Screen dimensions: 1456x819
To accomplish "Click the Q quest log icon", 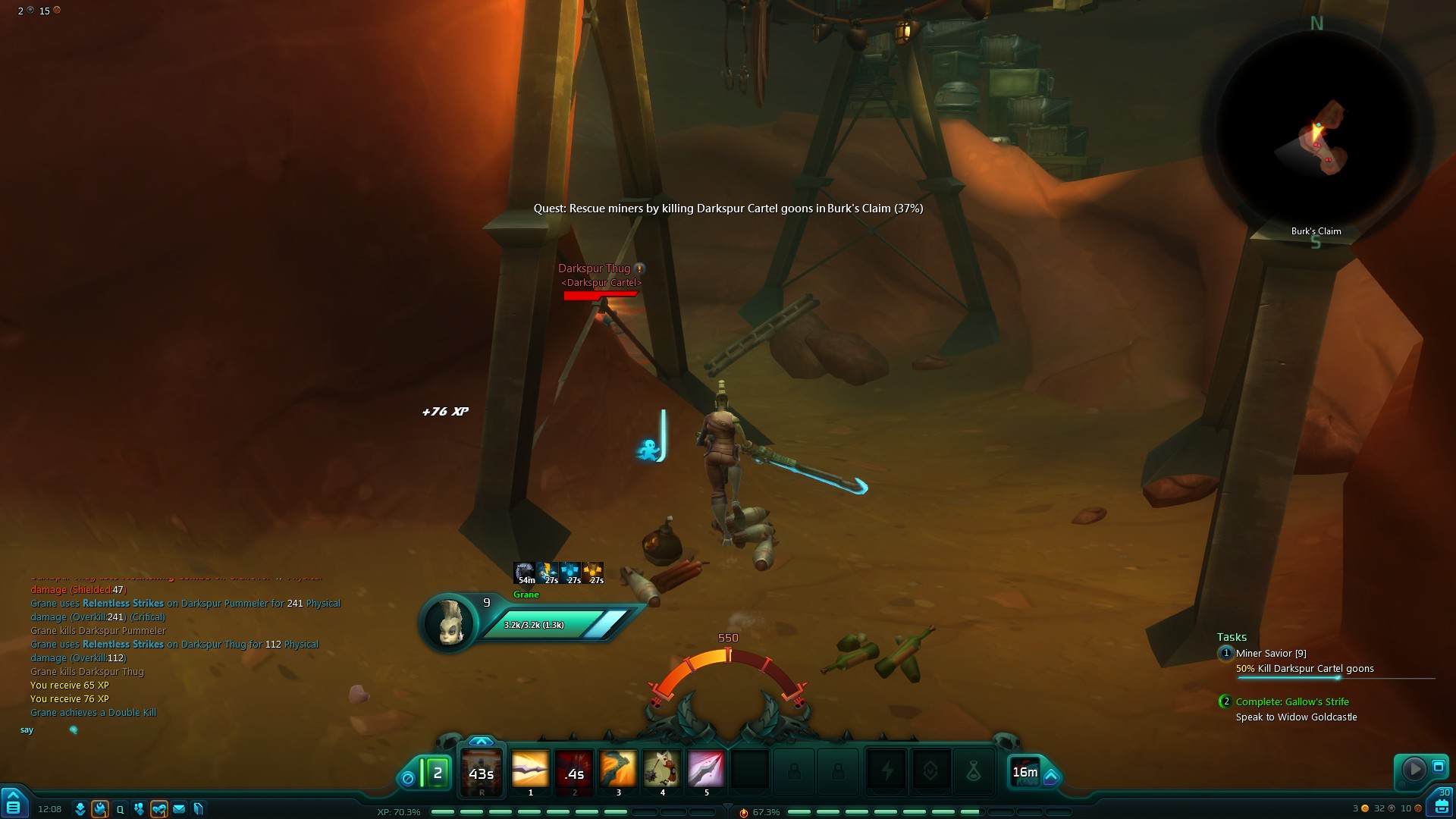I will pos(120,809).
